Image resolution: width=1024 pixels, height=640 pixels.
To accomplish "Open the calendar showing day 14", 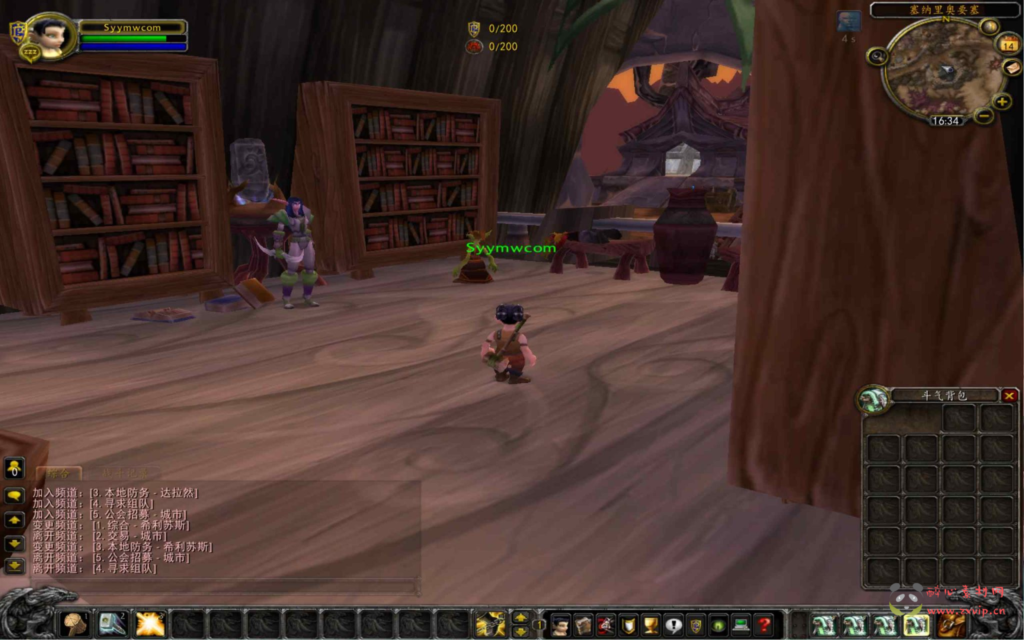I will click(1009, 45).
